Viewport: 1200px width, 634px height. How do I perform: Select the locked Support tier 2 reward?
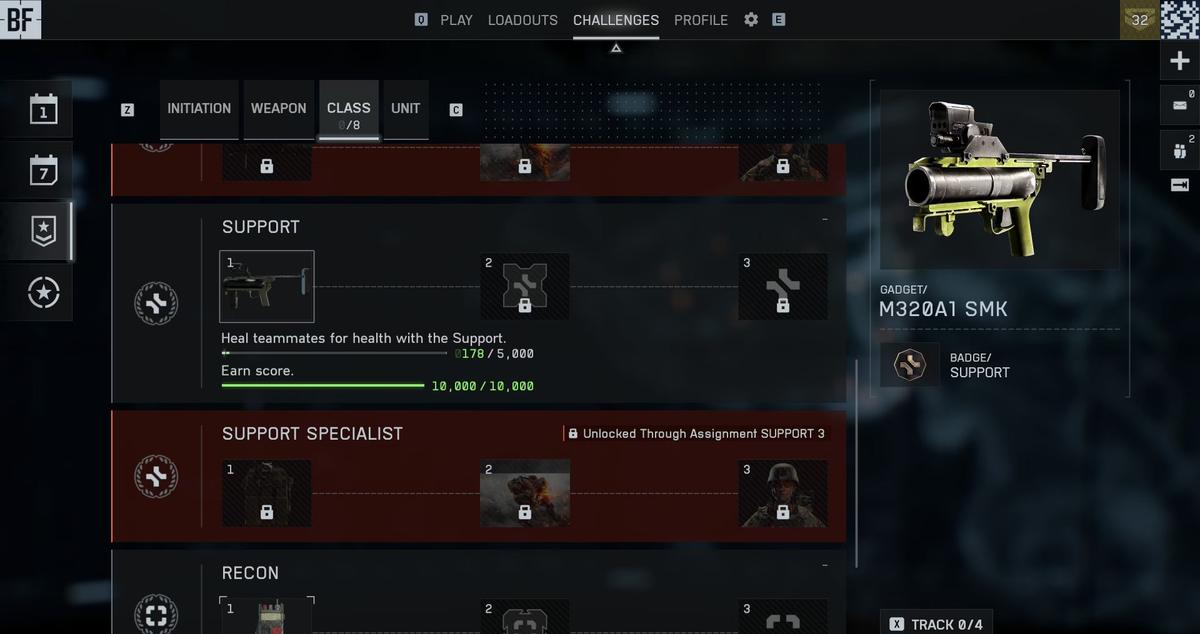(x=524, y=287)
